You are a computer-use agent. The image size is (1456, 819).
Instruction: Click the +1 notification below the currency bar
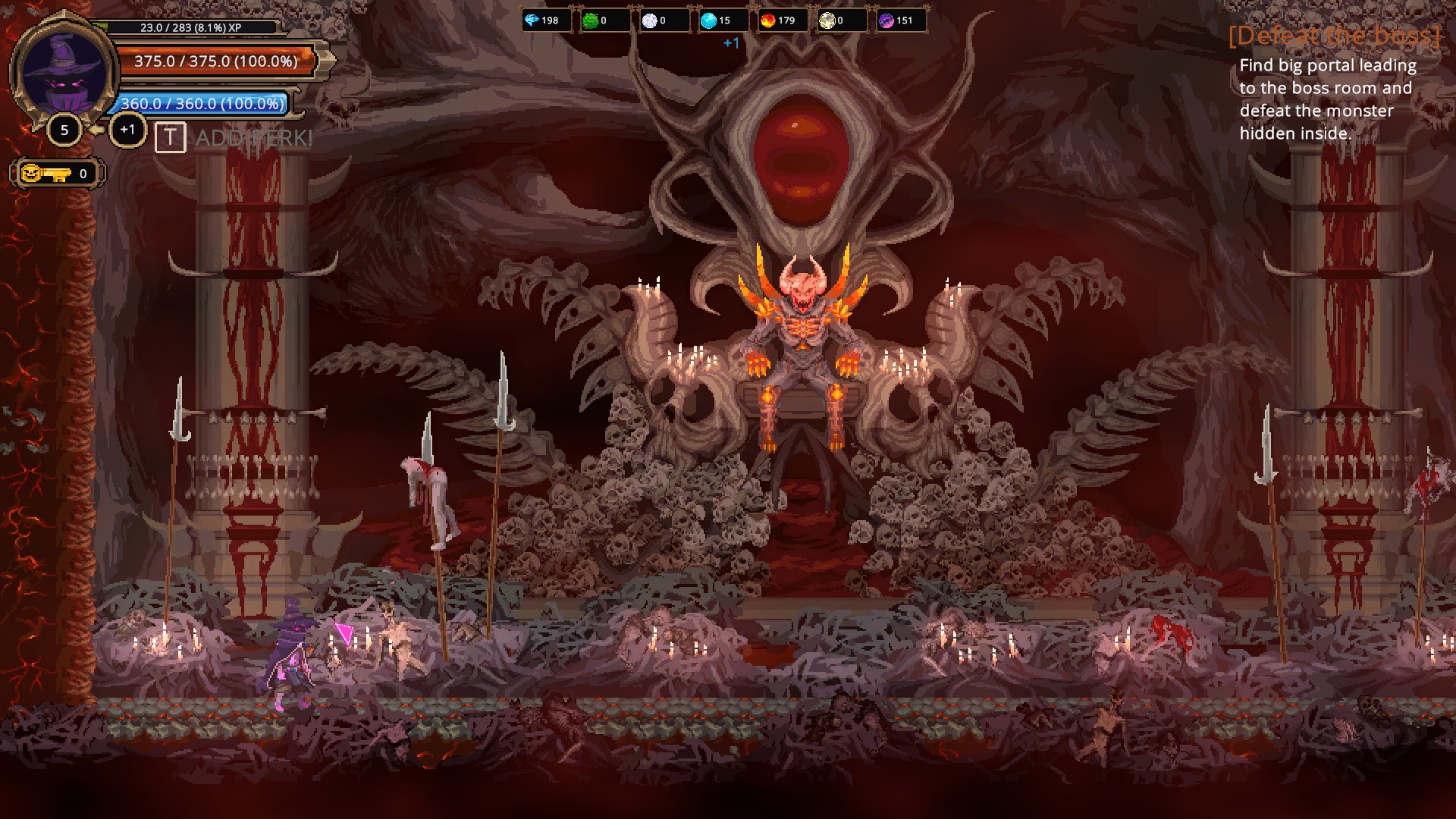730,44
